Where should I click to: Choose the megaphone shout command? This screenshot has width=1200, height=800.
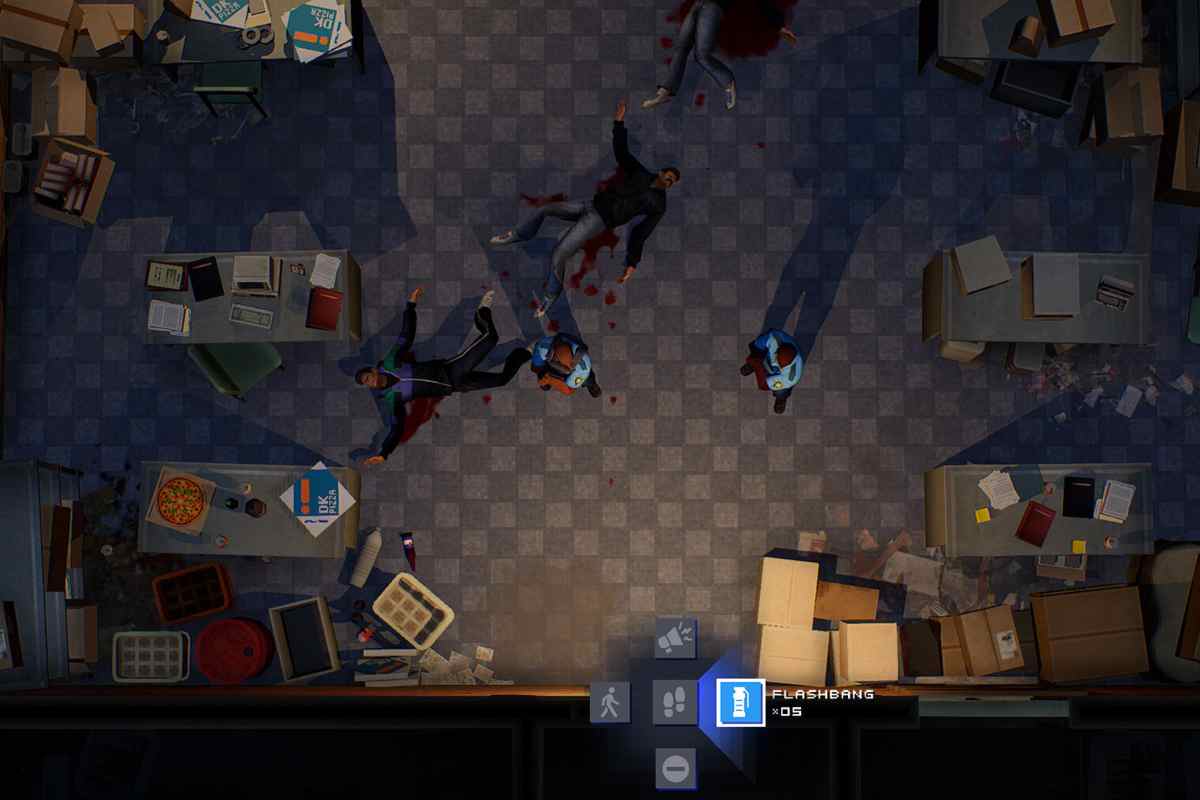tap(675, 638)
